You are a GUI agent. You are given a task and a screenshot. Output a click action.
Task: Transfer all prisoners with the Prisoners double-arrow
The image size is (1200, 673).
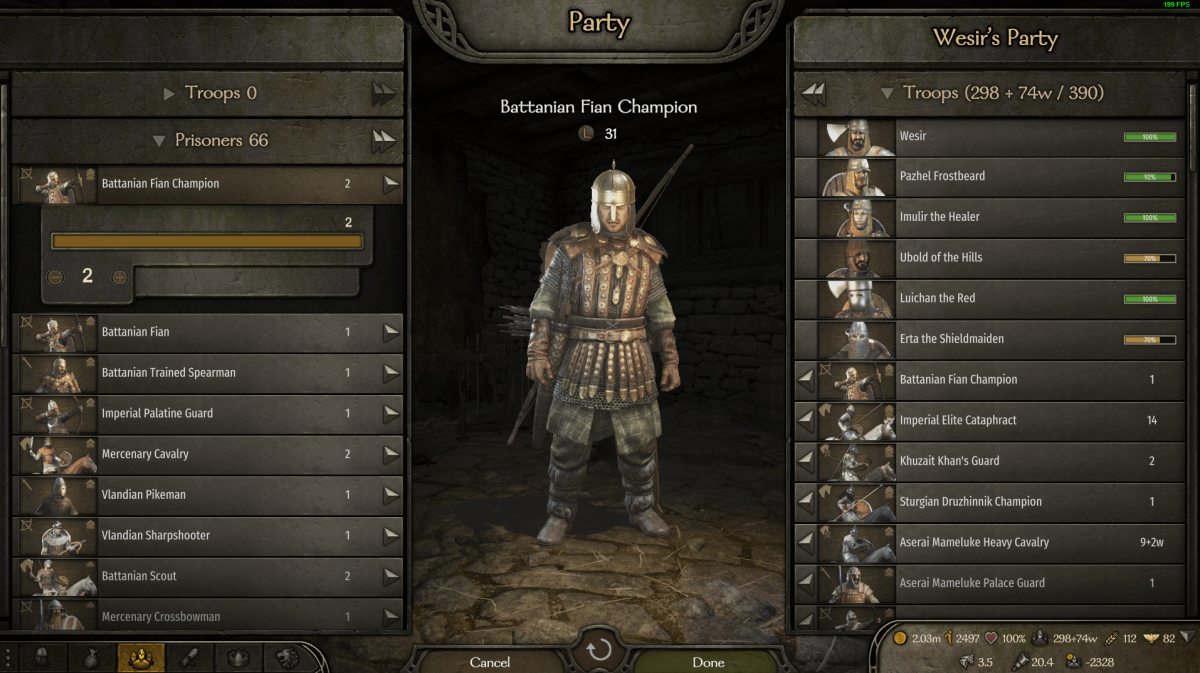tap(384, 139)
